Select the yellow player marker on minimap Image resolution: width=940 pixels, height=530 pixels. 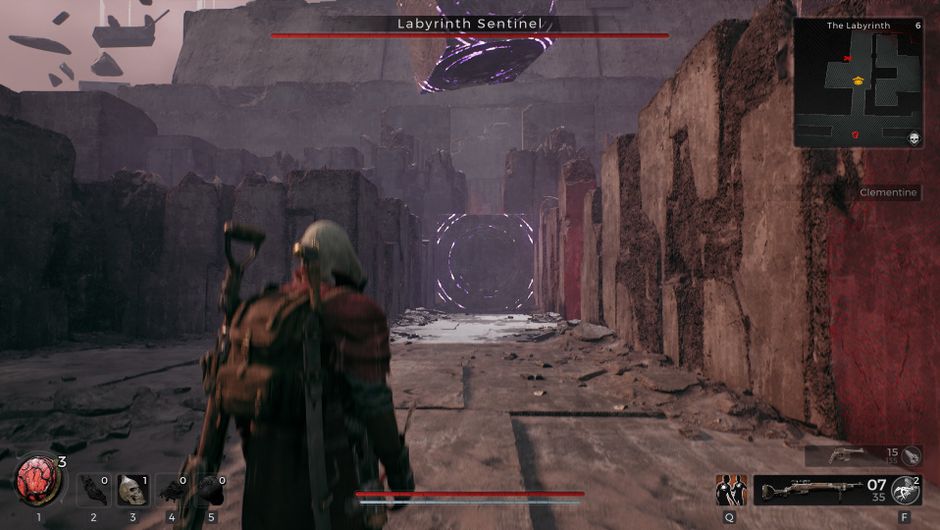[857, 80]
